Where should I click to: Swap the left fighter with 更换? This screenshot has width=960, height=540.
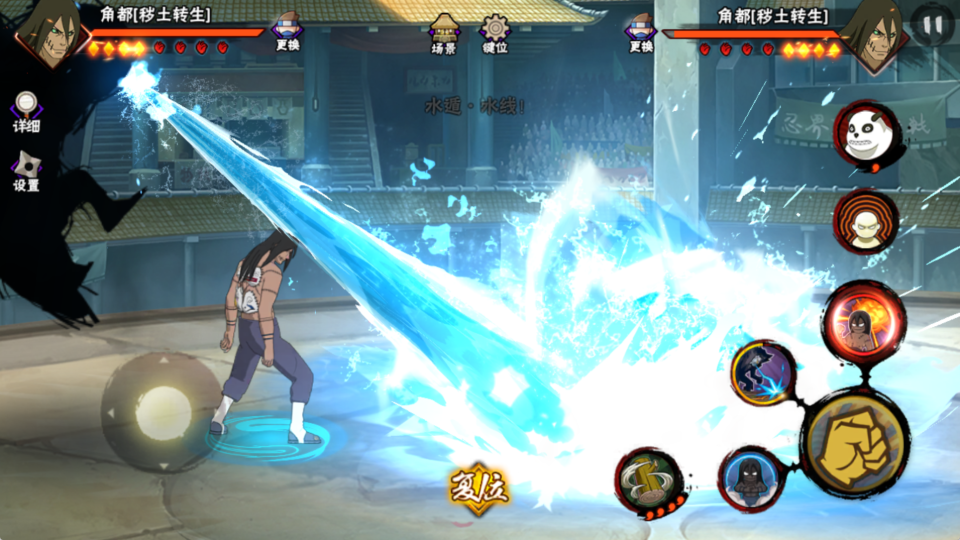coord(288,31)
